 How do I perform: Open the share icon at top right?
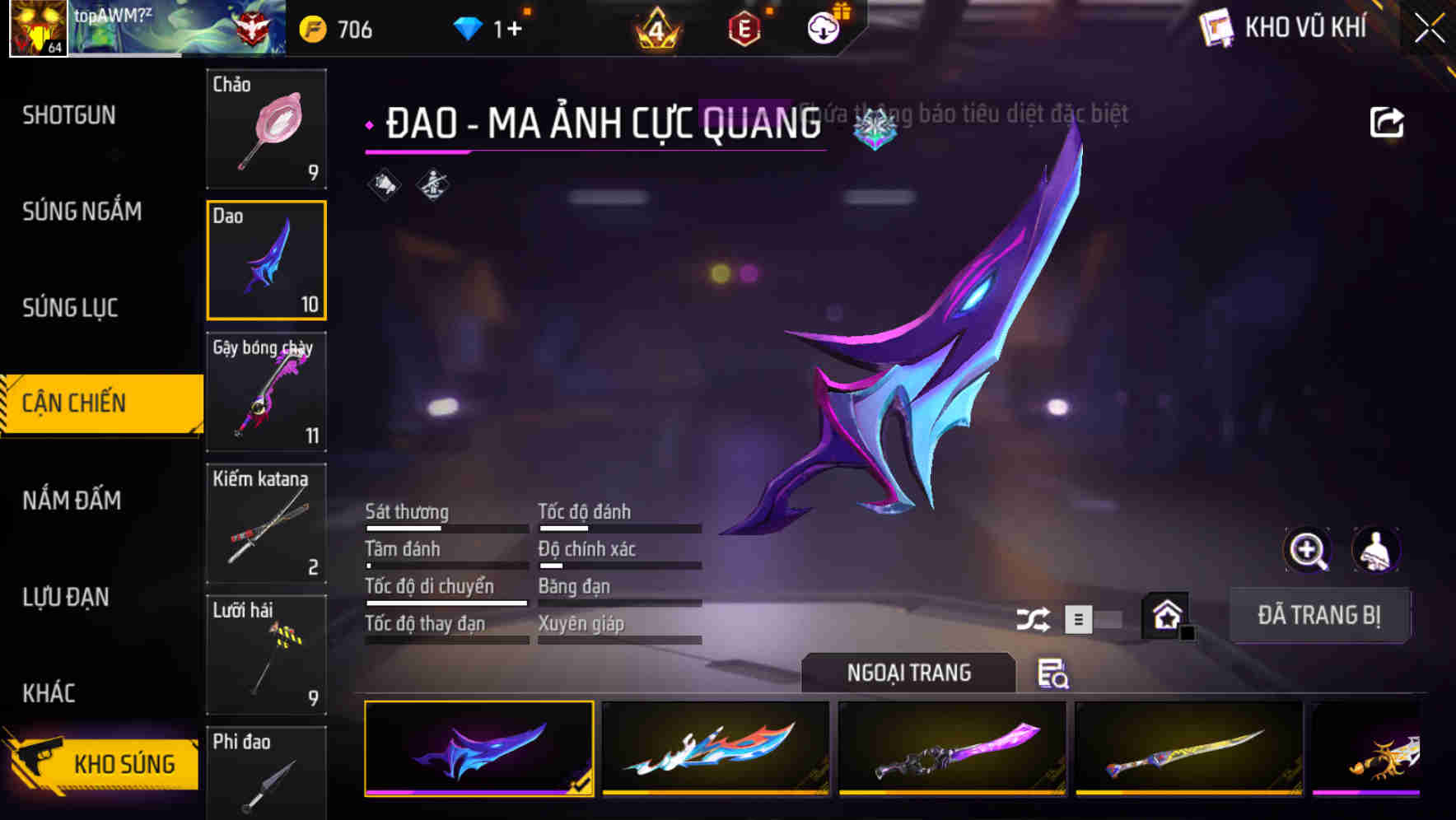[x=1387, y=121]
